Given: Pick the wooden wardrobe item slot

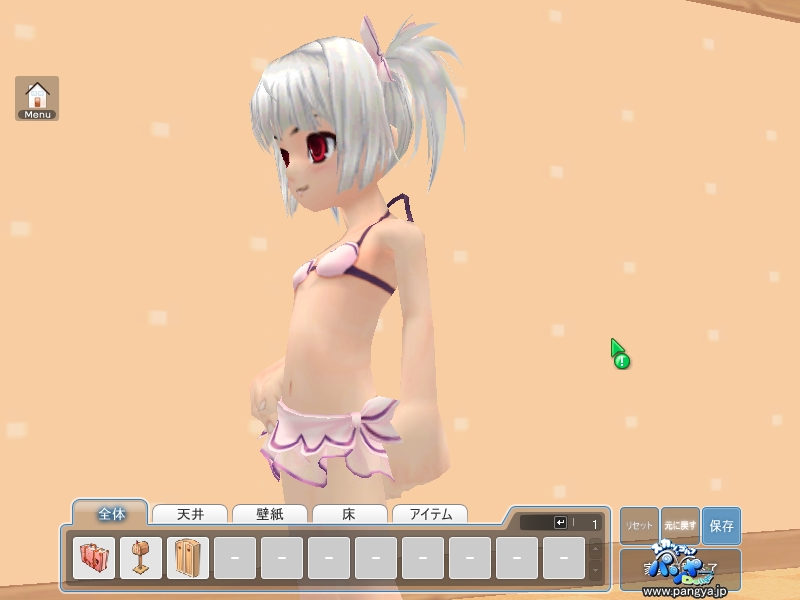Looking at the screenshot, I should [188, 558].
